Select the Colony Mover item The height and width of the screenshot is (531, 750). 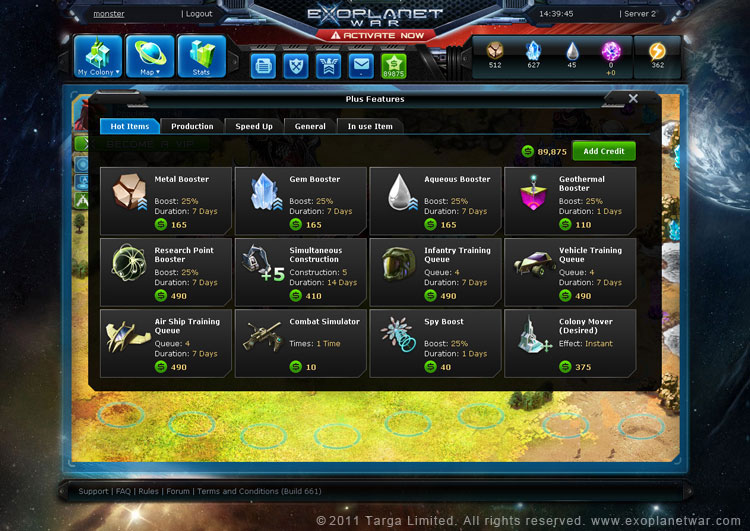coord(569,342)
